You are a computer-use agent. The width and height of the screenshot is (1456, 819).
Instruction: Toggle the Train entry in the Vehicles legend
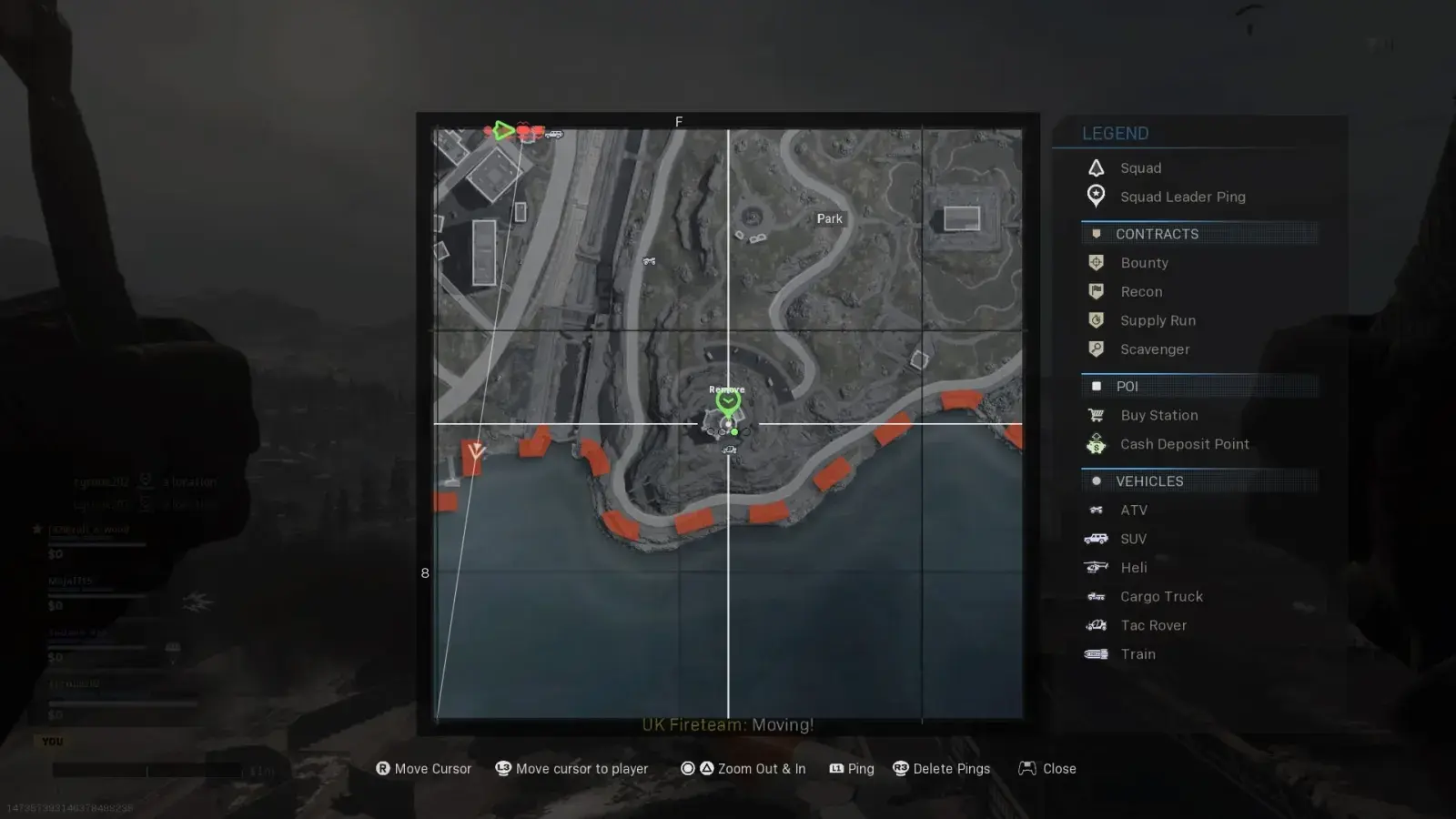coord(1097,653)
